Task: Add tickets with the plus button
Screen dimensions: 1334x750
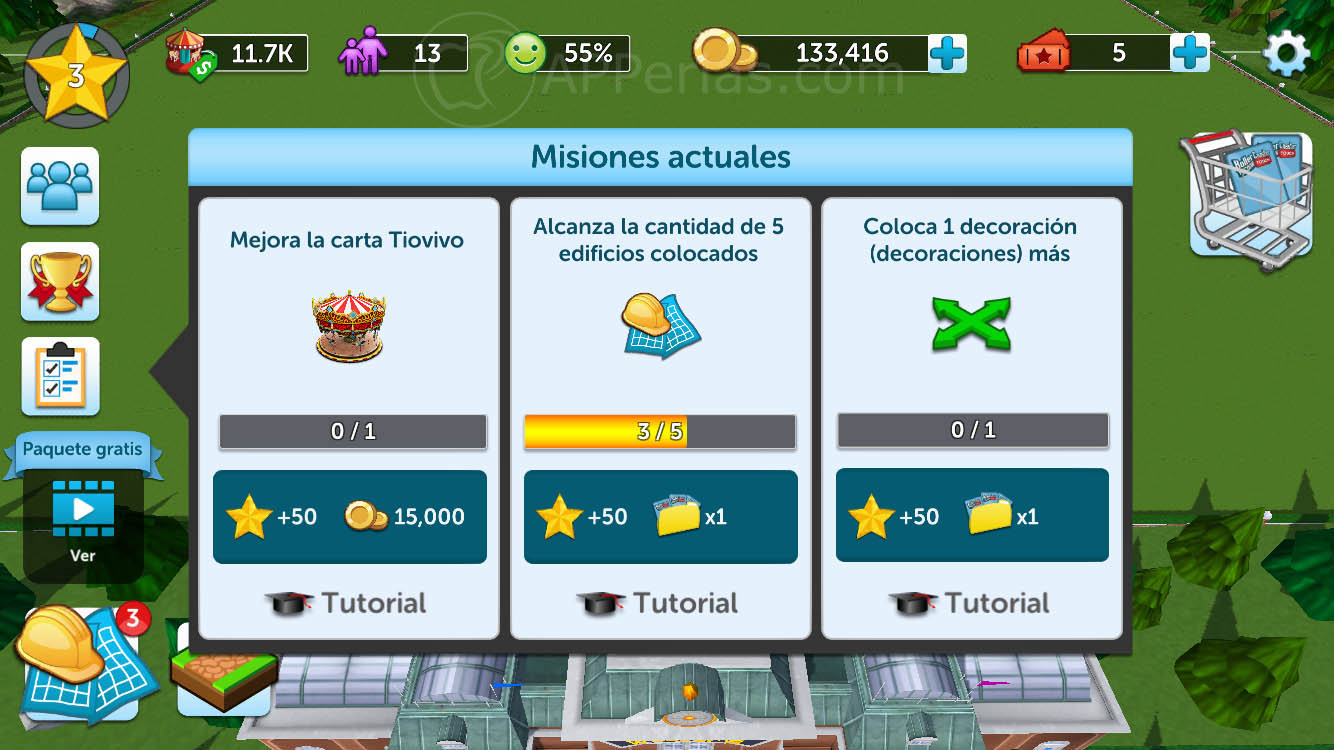Action: (x=1189, y=52)
